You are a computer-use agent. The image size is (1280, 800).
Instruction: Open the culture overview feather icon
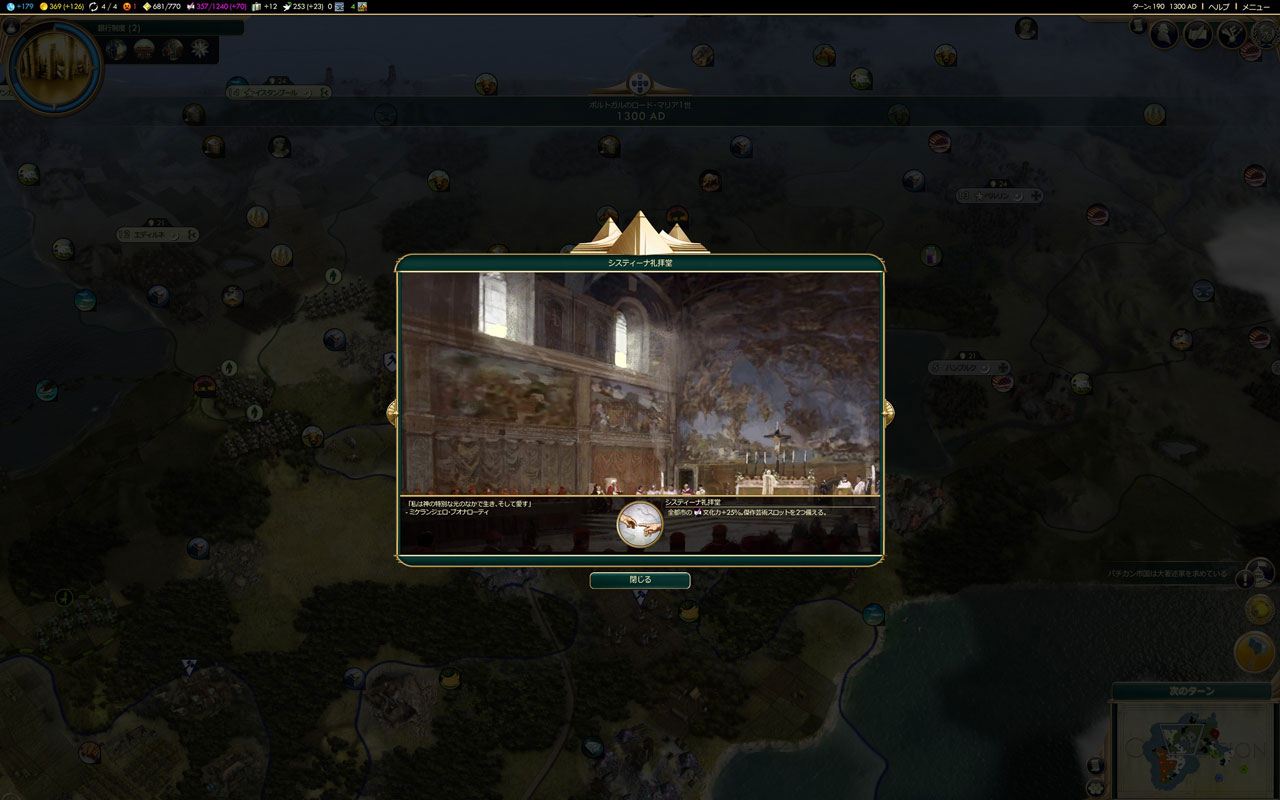tap(1232, 33)
